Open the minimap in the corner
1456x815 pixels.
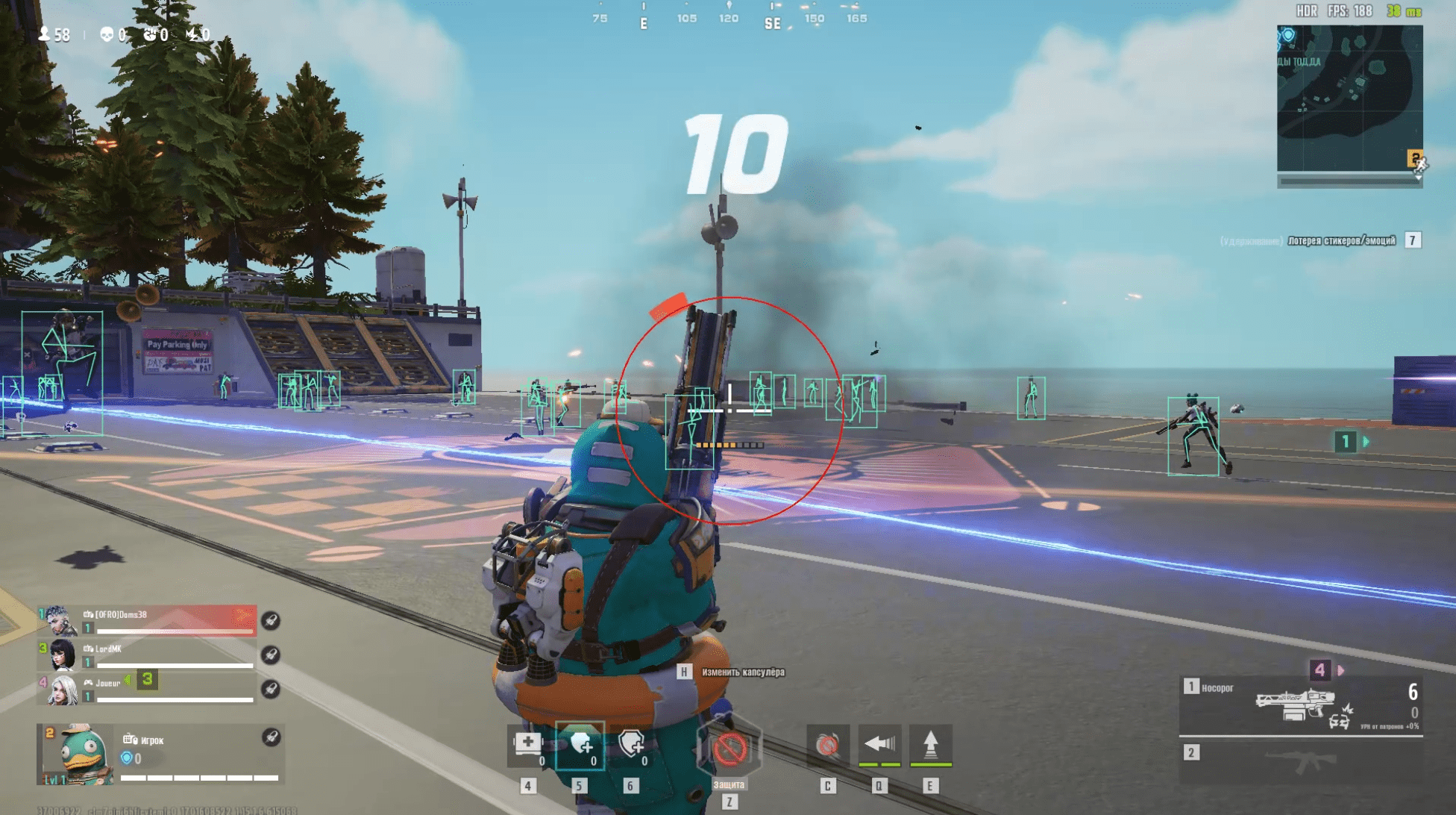point(1349,99)
